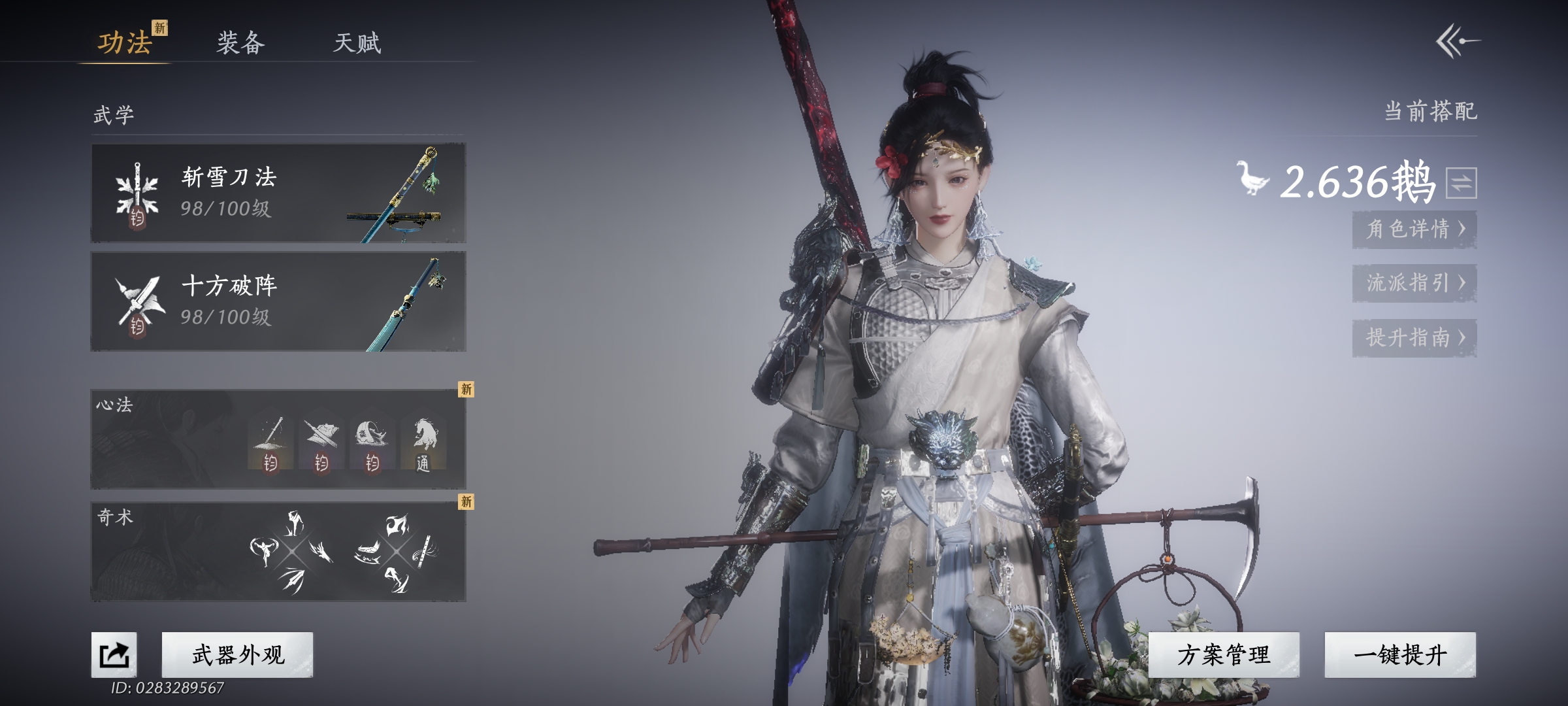1568x706 pixels.
Task: Select the 斩雪刀法 martial art card
Action: (278, 193)
